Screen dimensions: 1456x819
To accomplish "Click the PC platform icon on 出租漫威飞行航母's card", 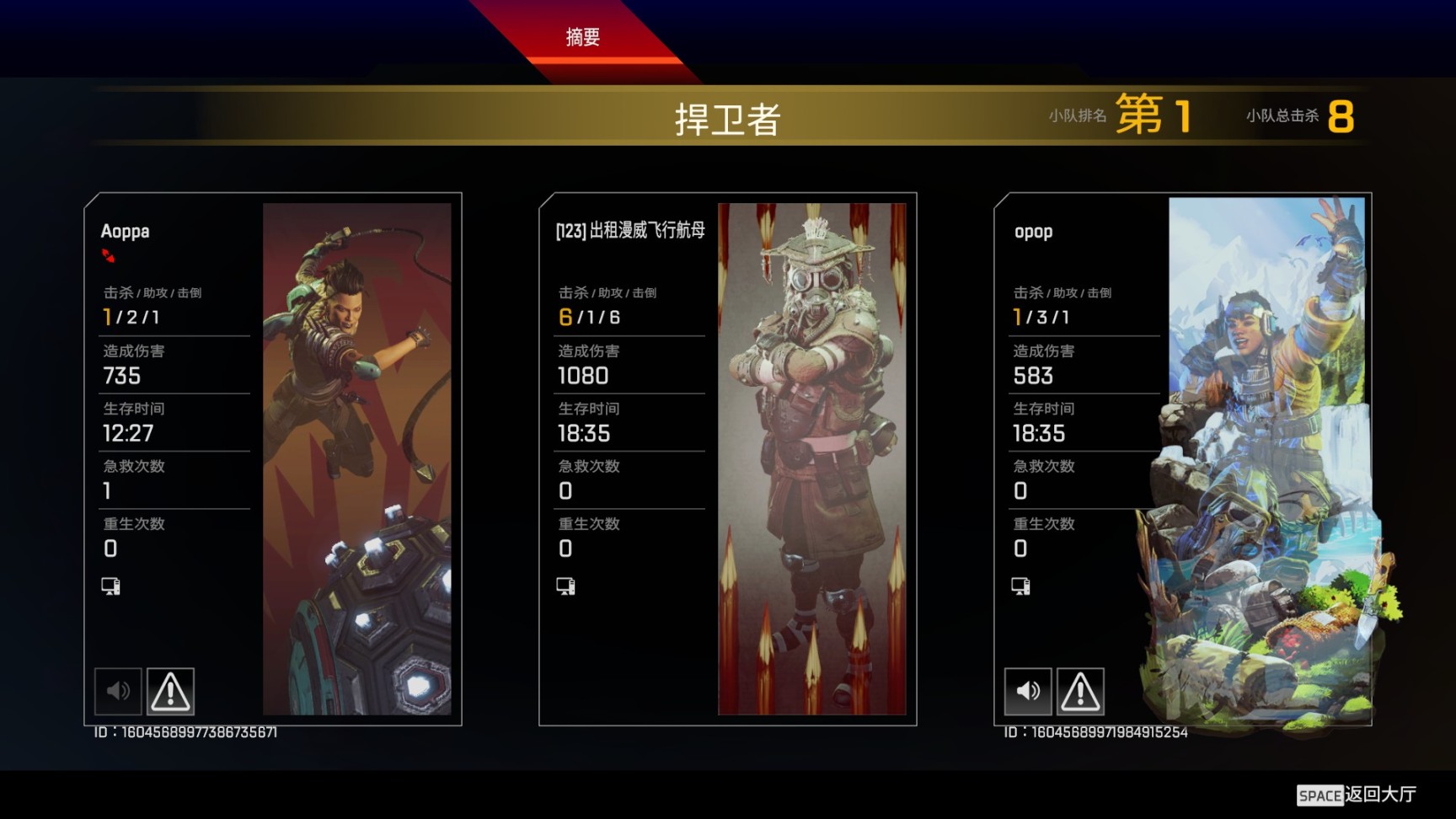I will point(567,585).
